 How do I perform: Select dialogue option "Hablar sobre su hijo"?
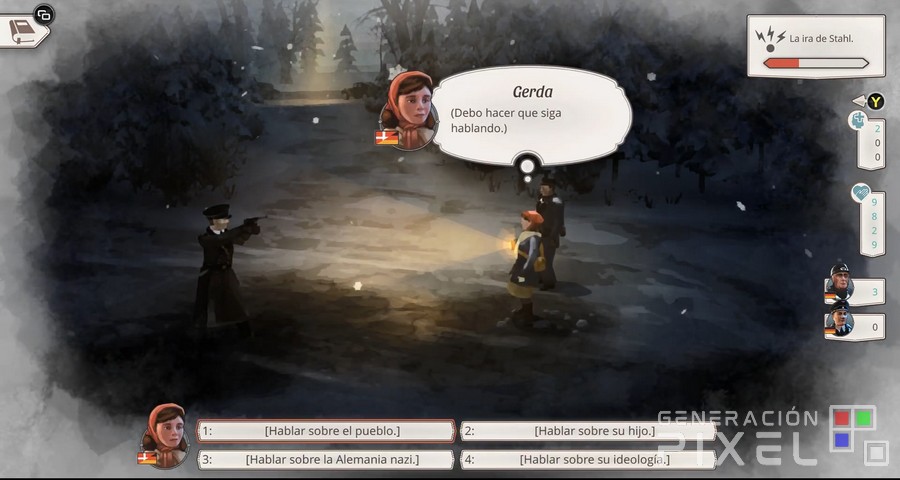[588, 431]
